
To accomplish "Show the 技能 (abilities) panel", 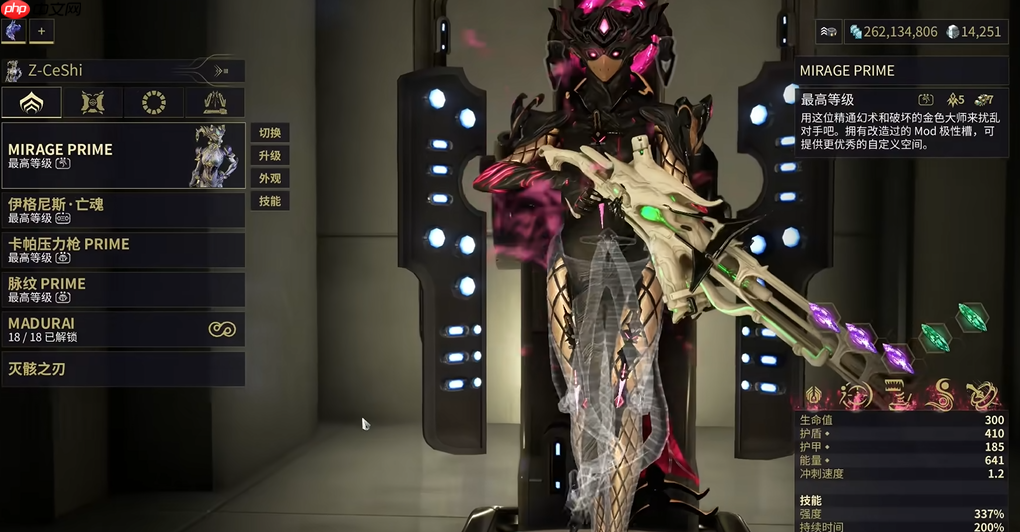I will tap(269, 201).
